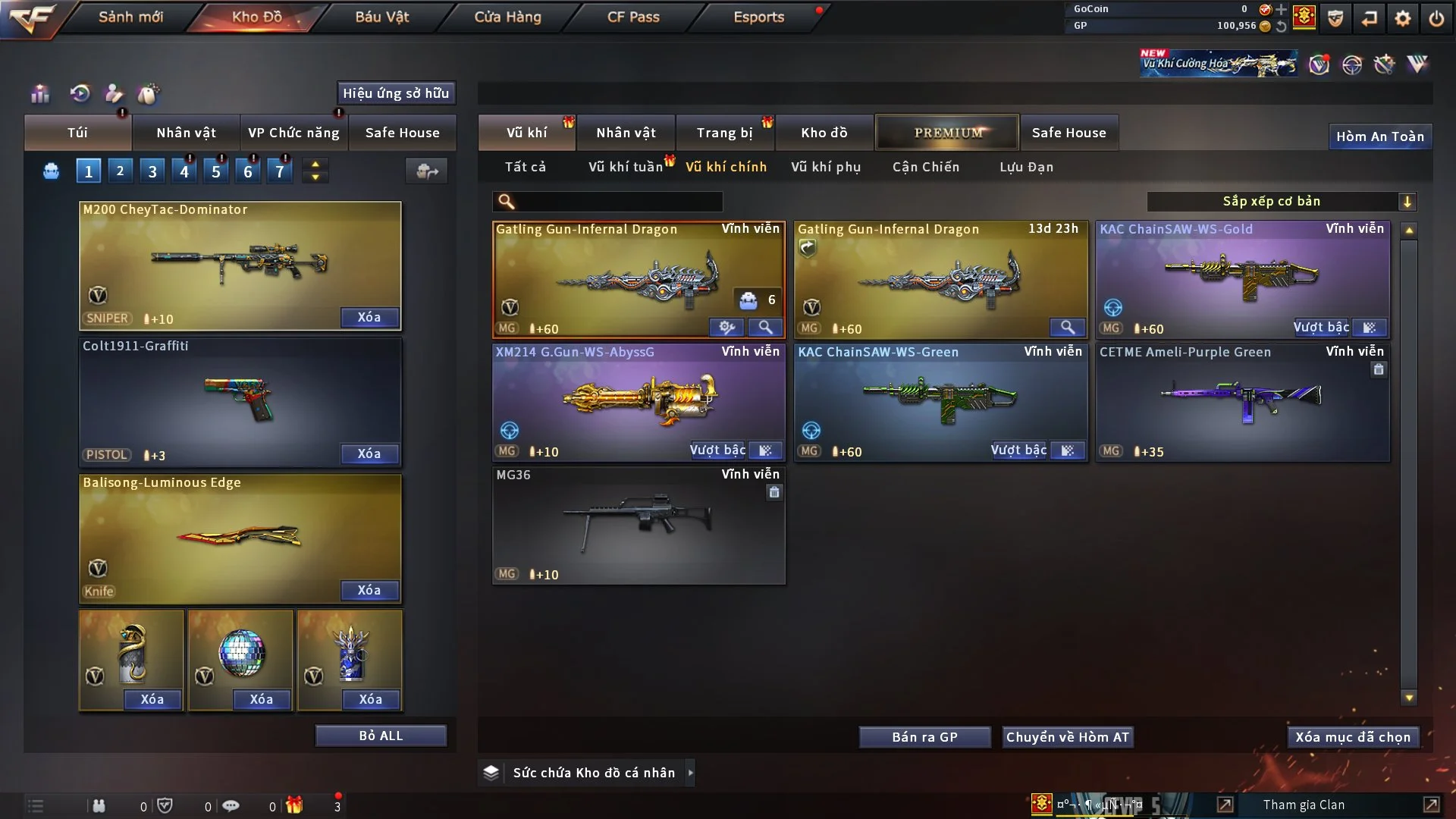Remove the Colt1911-Graffiti with Xóa
Screen dimensions: 1456x819
pyautogui.click(x=369, y=453)
